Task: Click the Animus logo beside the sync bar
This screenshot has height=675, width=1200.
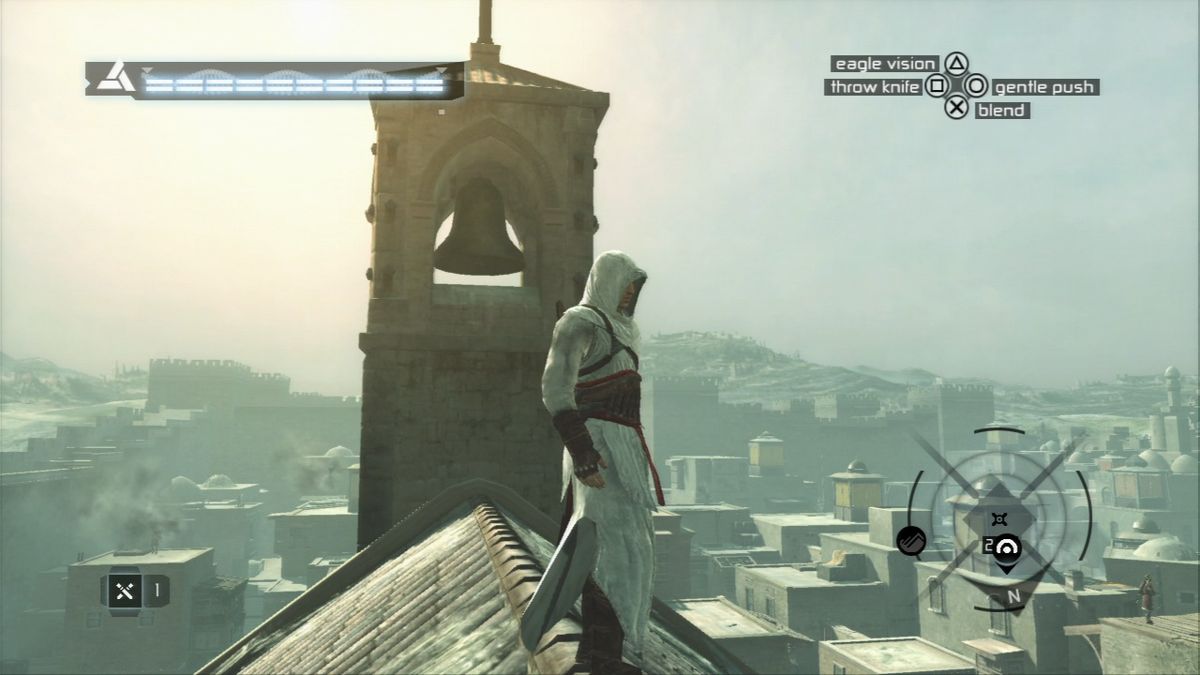Action: click(x=114, y=79)
